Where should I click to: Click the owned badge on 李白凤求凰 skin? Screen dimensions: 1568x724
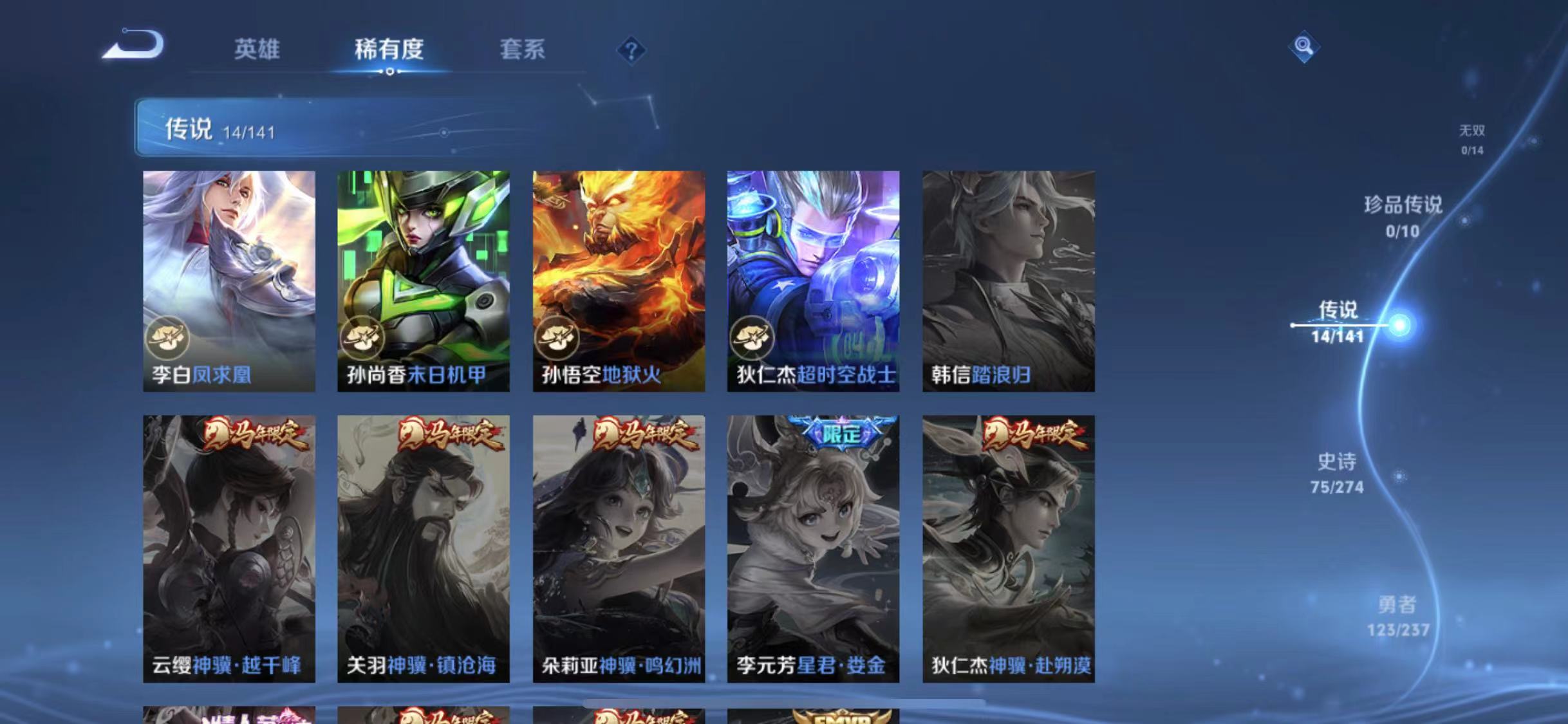click(x=169, y=337)
